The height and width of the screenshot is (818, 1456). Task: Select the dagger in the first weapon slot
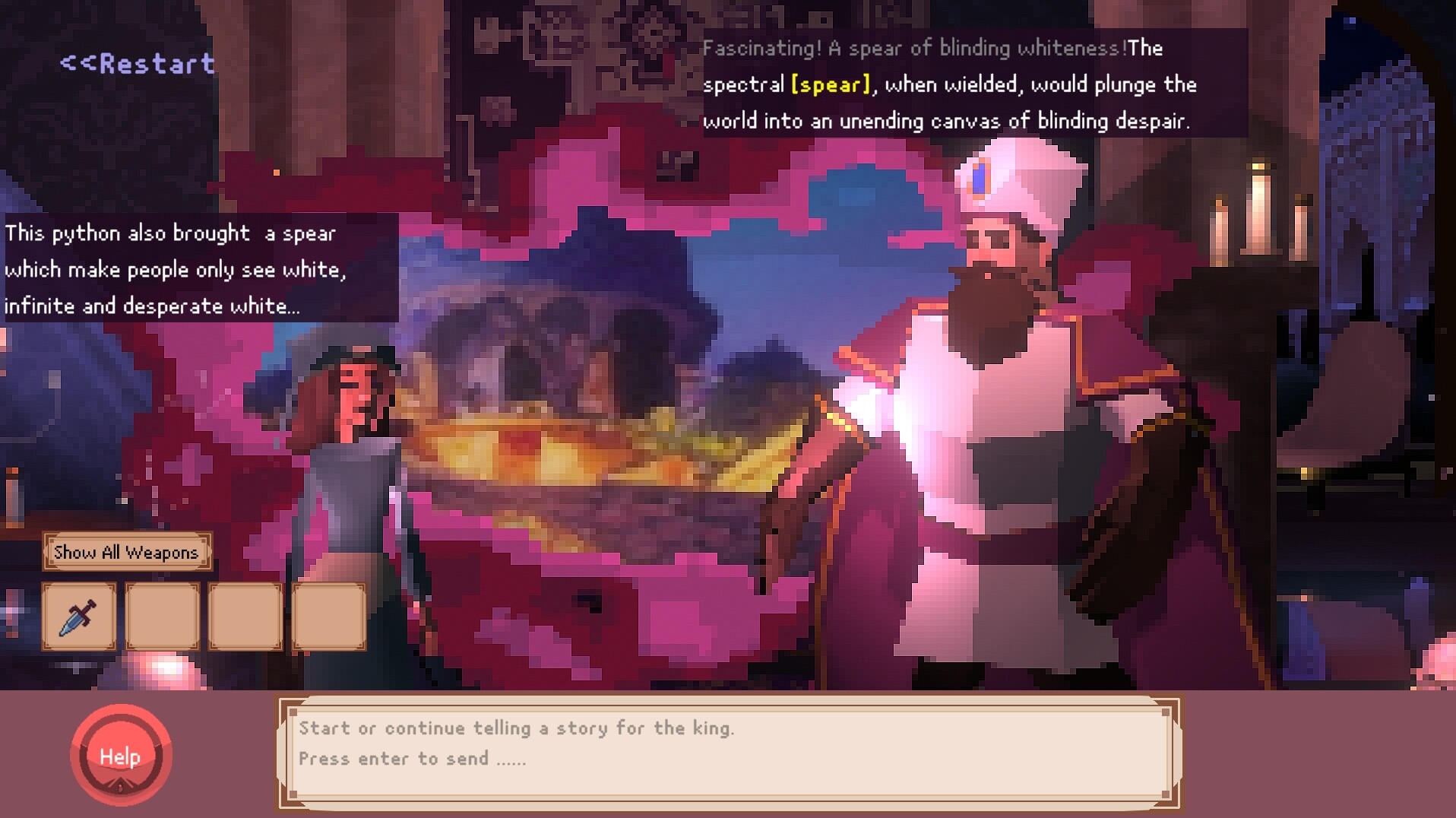coord(79,617)
